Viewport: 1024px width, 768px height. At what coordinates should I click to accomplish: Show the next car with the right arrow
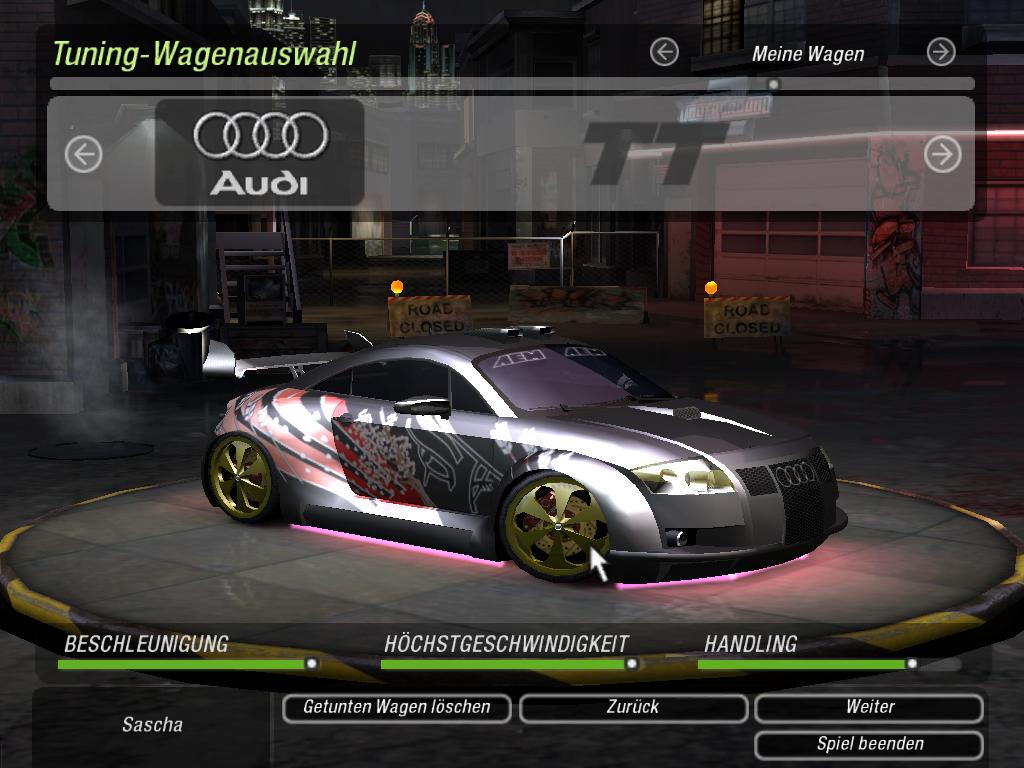click(942, 154)
